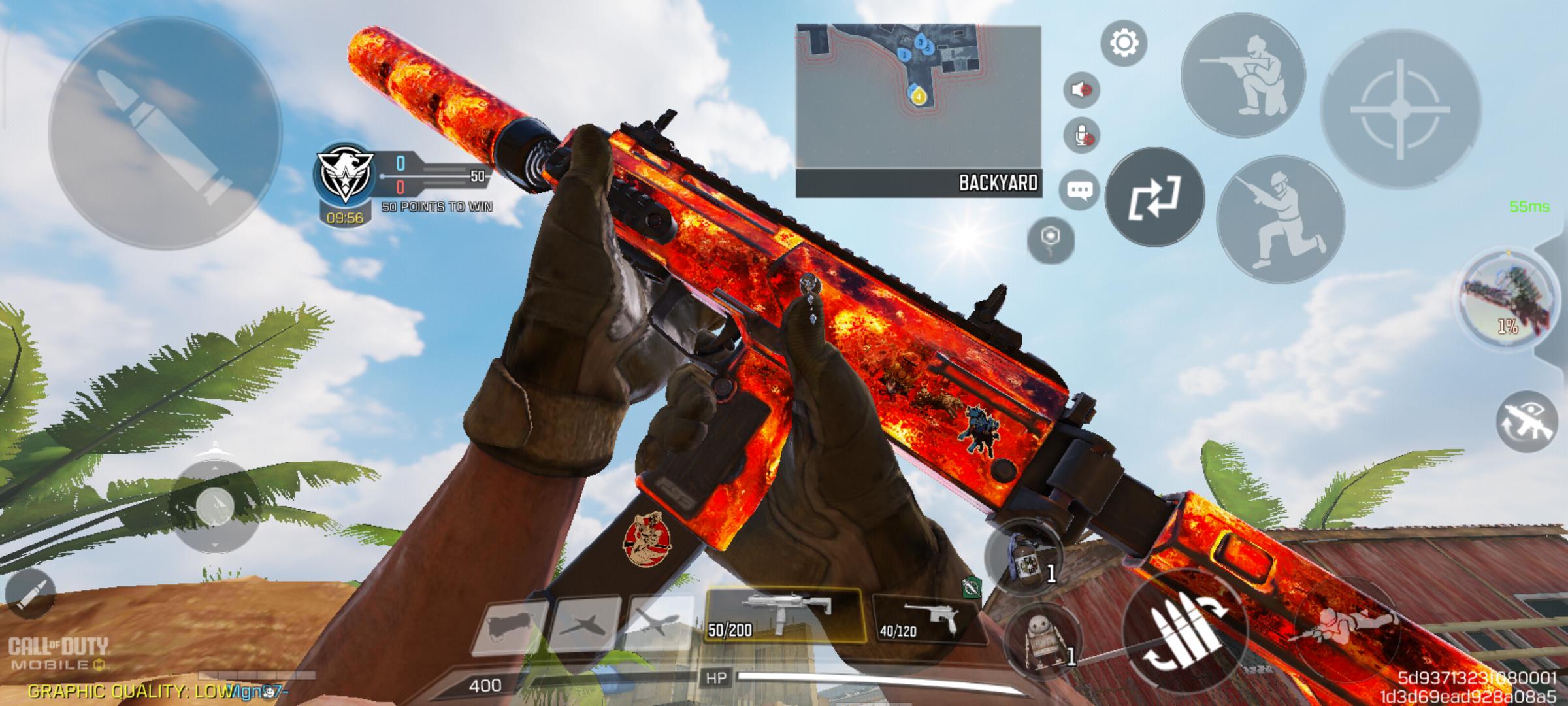Tap the weapon swap arrows button
This screenshot has width=1568, height=706.
1154,197
